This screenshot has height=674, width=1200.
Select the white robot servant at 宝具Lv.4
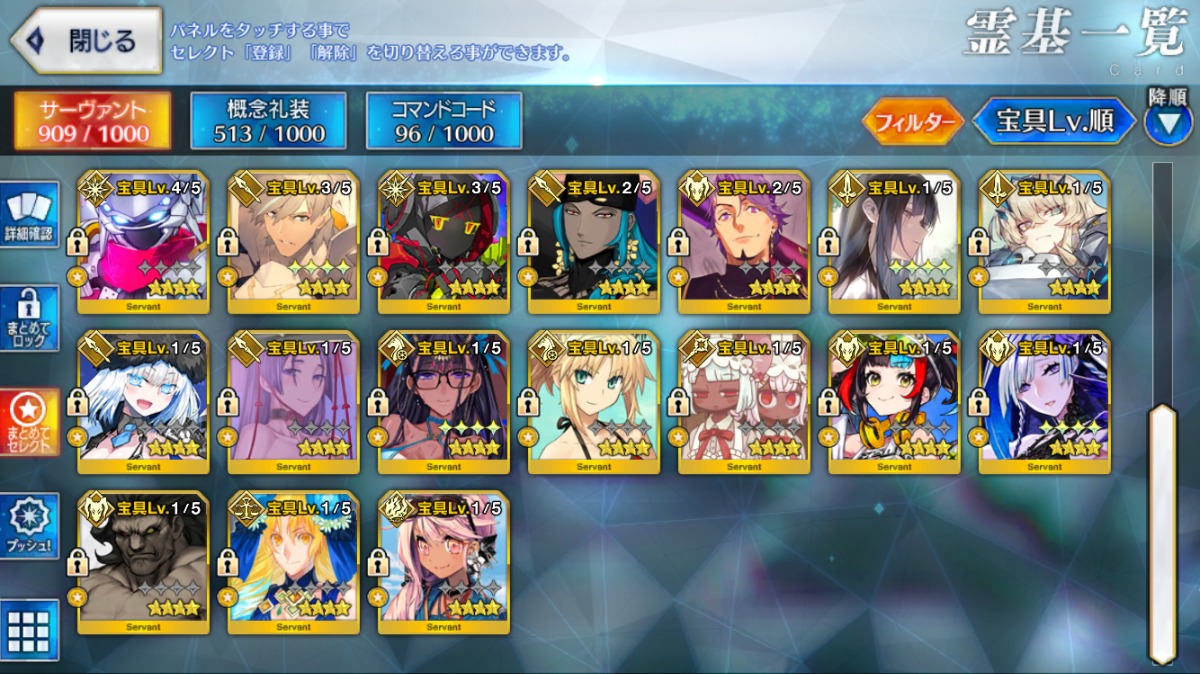point(143,242)
